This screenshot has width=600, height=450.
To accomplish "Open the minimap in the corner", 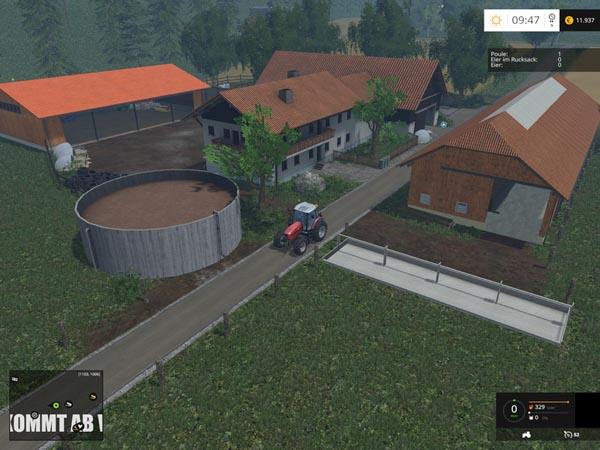I will point(54,403).
